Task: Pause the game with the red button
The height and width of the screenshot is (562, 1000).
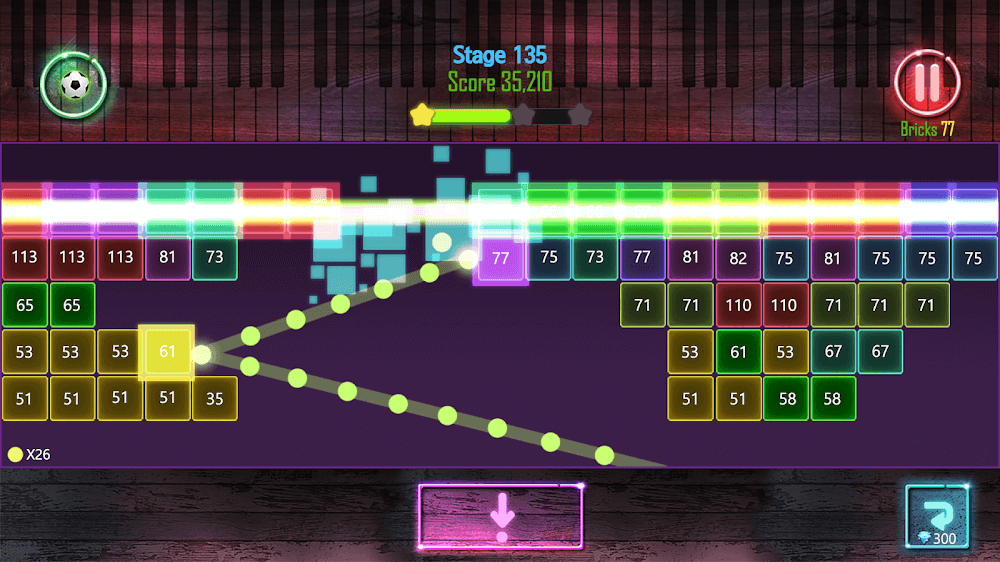Action: 927,83
